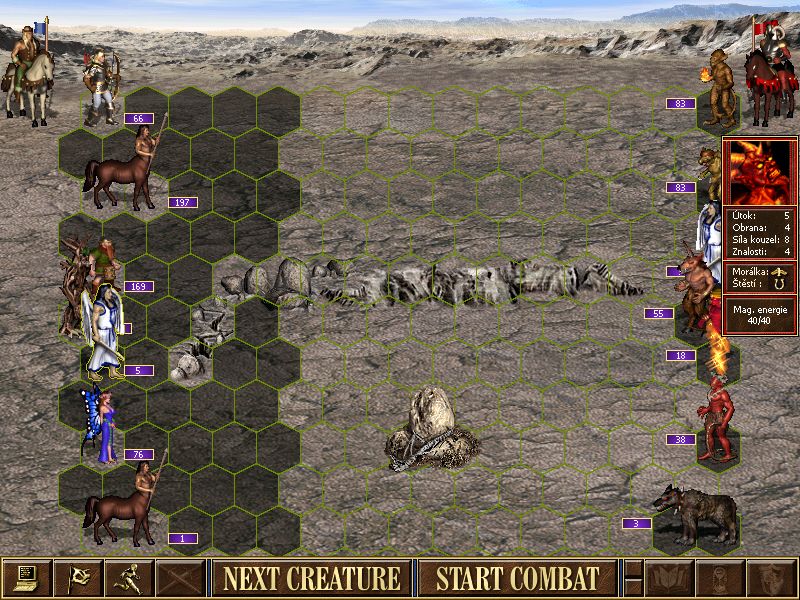The height and width of the screenshot is (600, 800).
Task: Click Start Combat to begin battle
Action: (x=517, y=578)
